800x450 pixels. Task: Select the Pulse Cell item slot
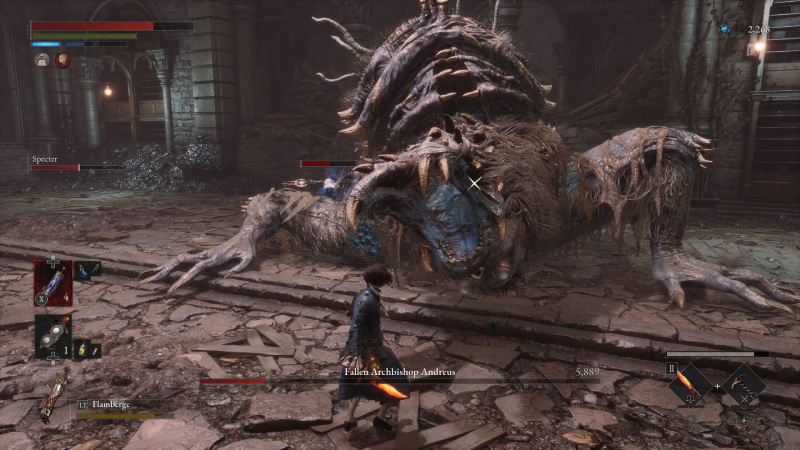point(52,283)
